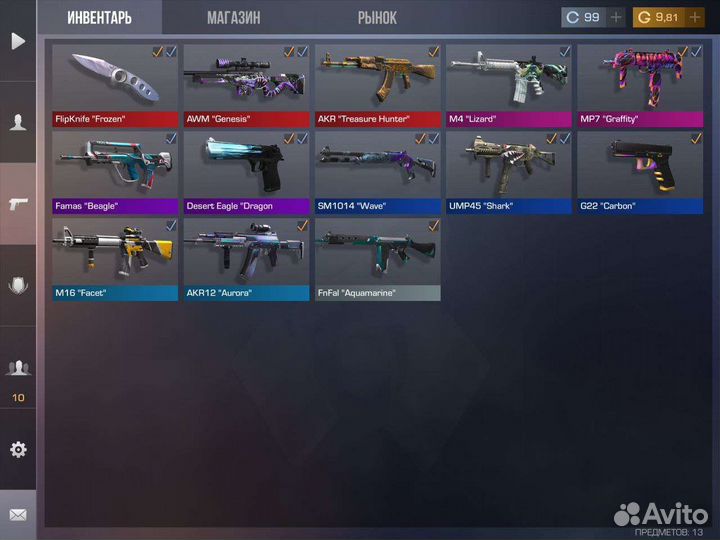Screen dimensions: 720x540
Task: Select the MP7 "Graffity" skin
Action: 640,85
